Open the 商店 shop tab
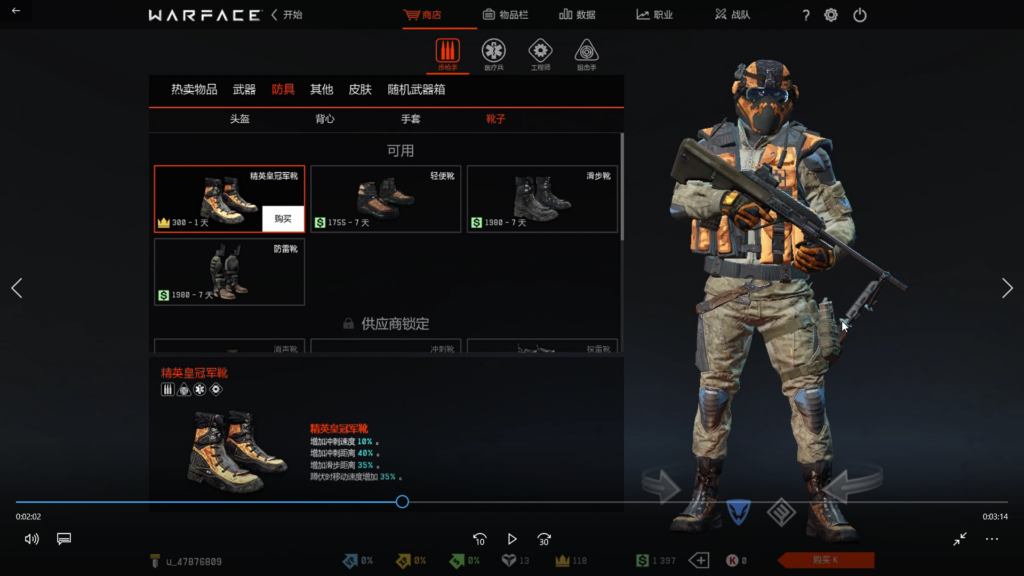The height and width of the screenshot is (576, 1024). [423, 15]
